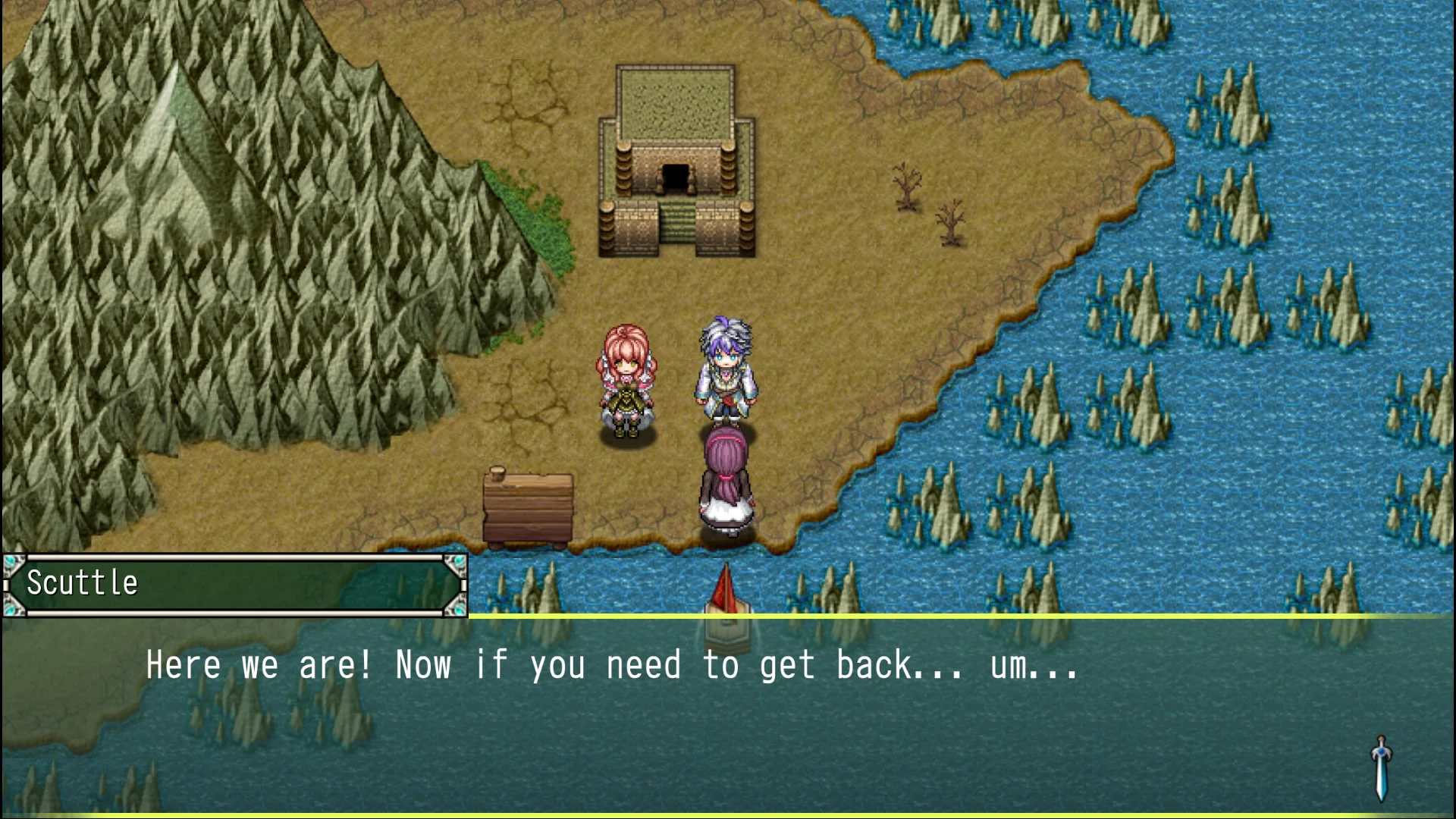Click the line reading 'Here we are!'
Image resolution: width=1456 pixels, height=819 pixels.
(258, 666)
